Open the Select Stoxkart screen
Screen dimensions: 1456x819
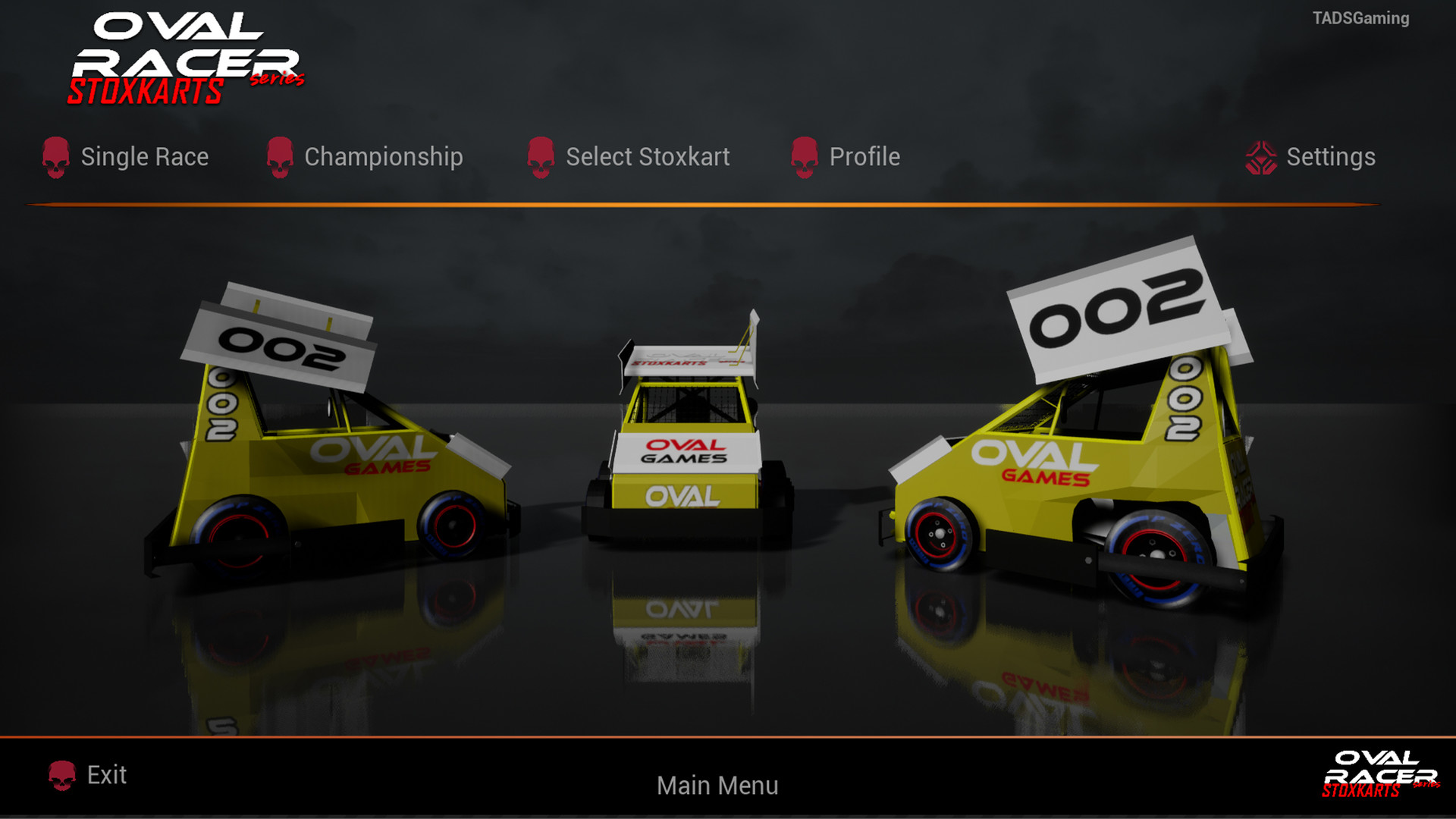coord(648,157)
